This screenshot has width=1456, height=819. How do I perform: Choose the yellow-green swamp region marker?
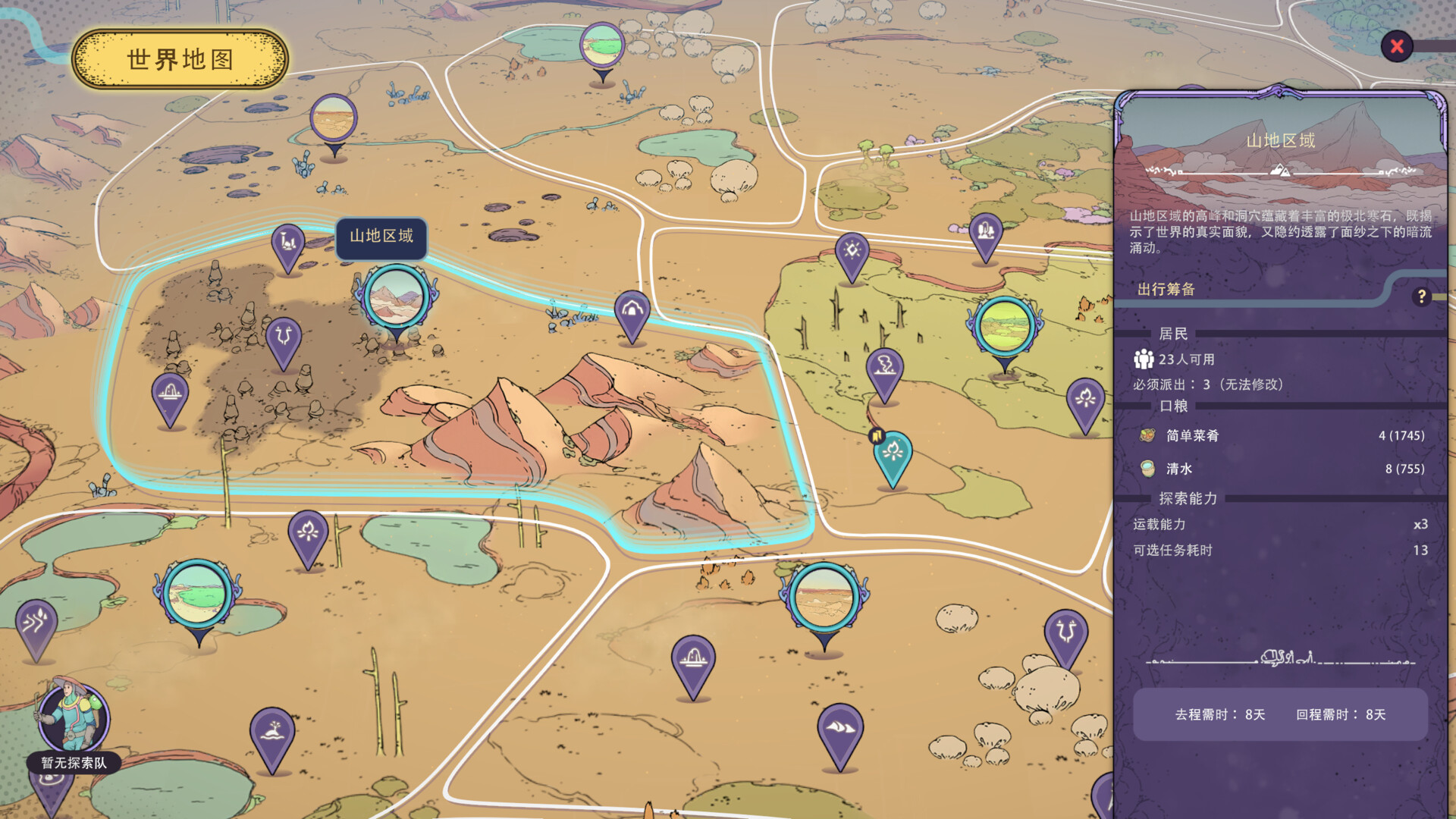point(1004,327)
